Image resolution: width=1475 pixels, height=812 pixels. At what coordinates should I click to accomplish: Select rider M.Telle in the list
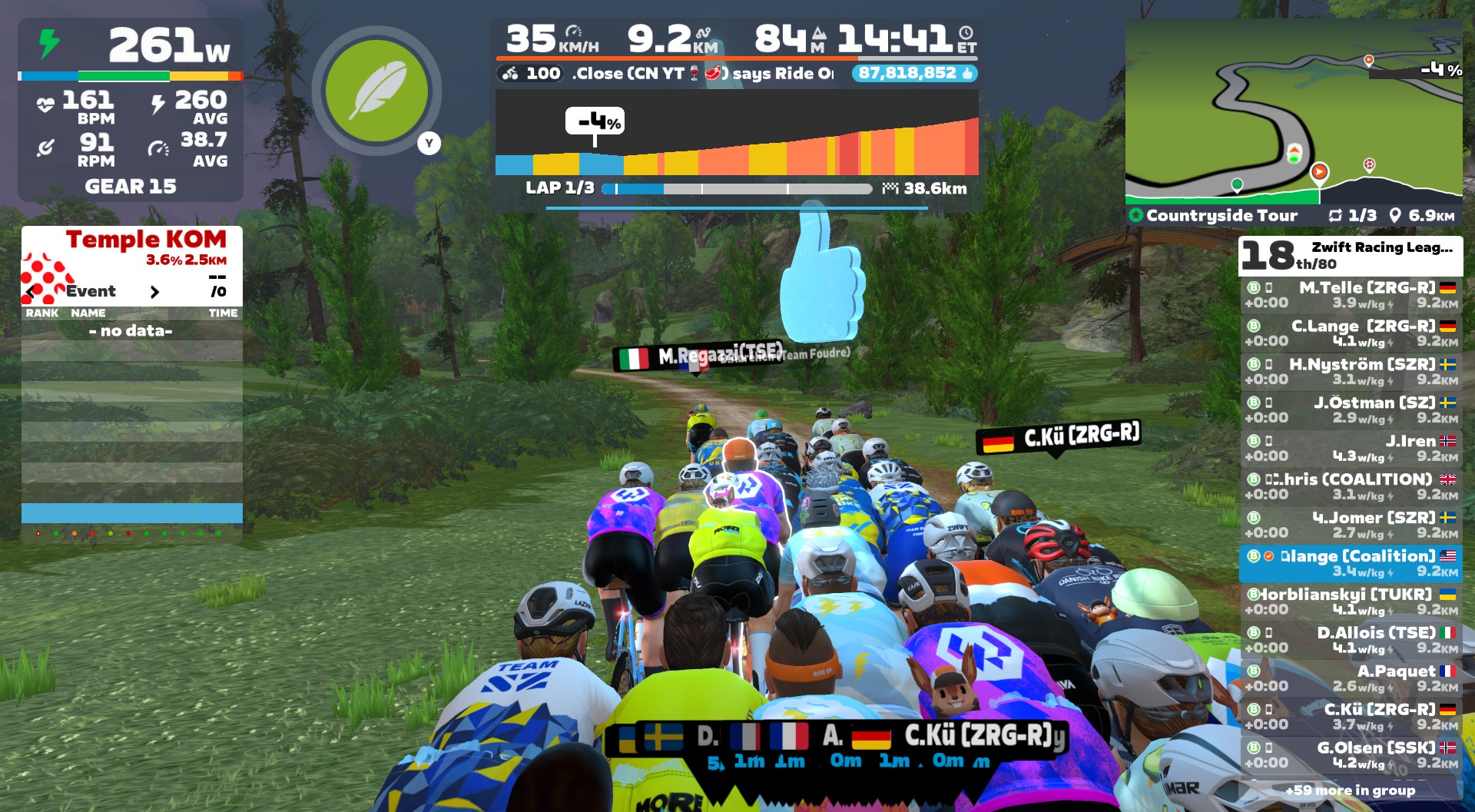tap(1351, 295)
